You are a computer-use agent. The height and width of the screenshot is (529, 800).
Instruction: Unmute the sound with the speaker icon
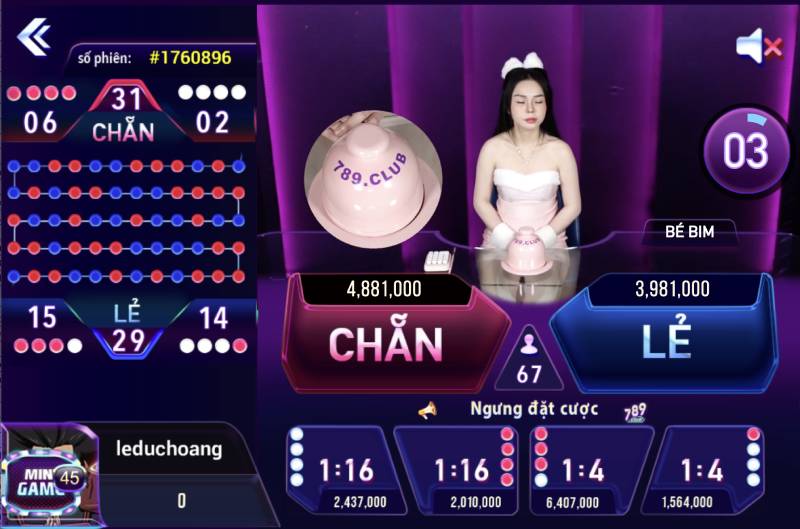(758, 44)
